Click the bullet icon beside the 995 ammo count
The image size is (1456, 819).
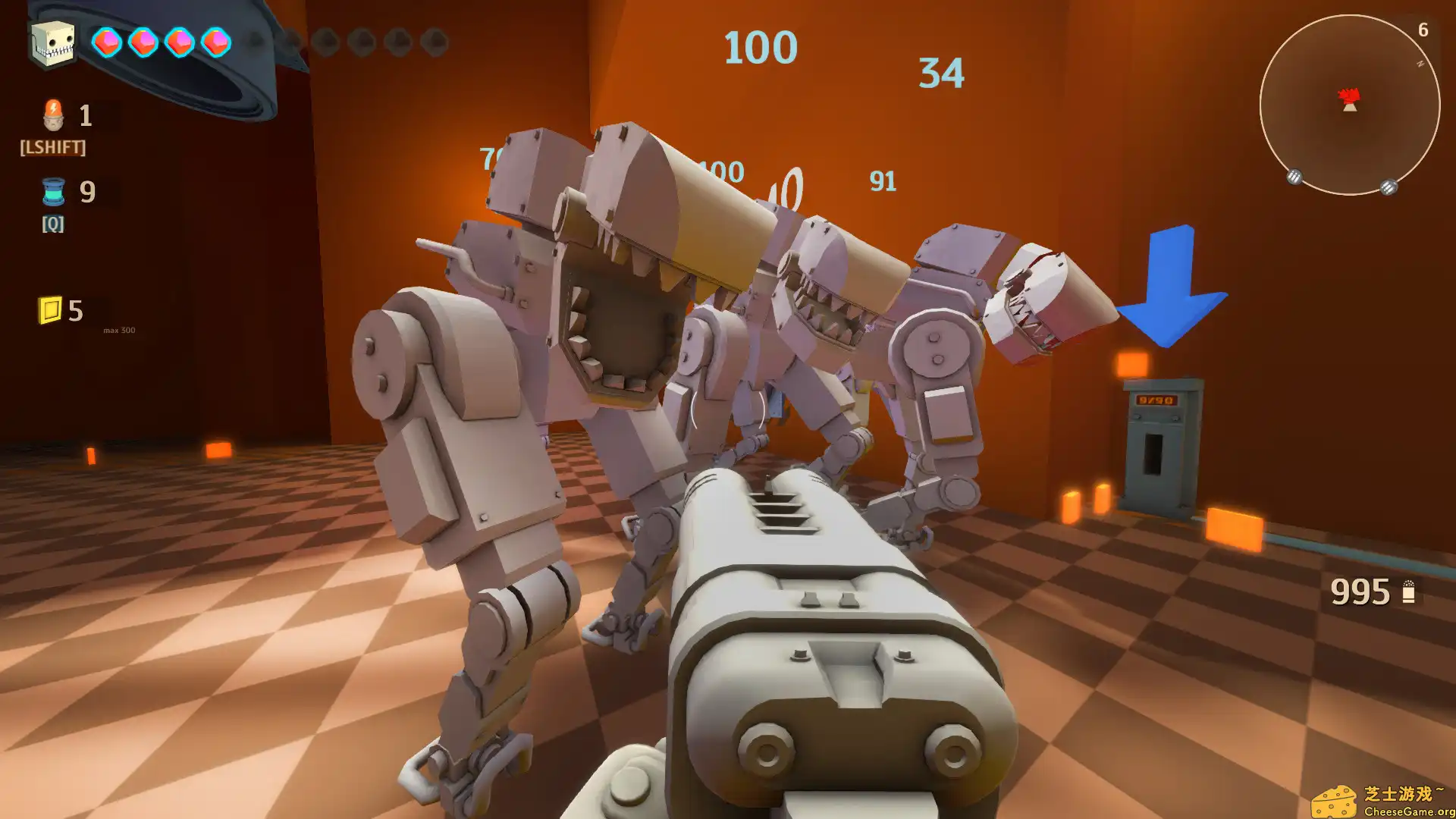(1409, 591)
